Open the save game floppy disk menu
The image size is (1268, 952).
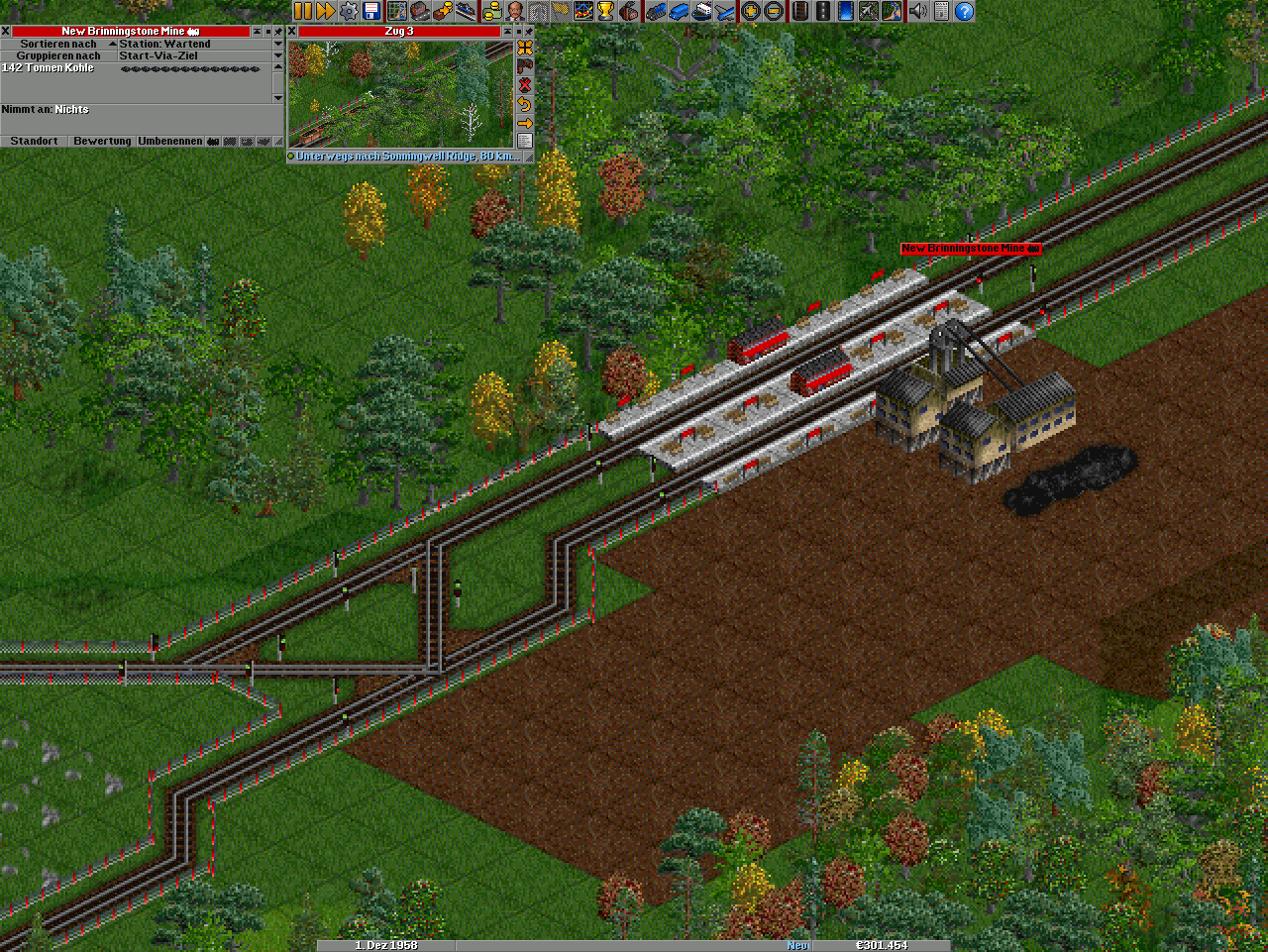(x=372, y=11)
